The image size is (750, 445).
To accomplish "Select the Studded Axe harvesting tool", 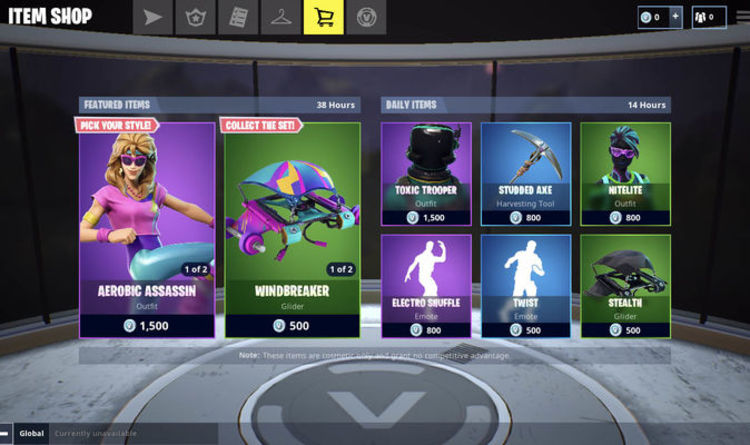I will pyautogui.click(x=526, y=174).
